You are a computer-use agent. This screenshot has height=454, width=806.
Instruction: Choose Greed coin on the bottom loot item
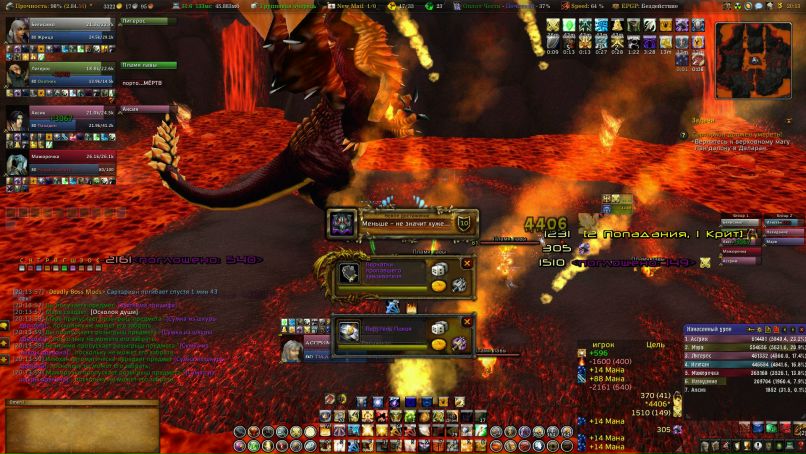pos(438,344)
